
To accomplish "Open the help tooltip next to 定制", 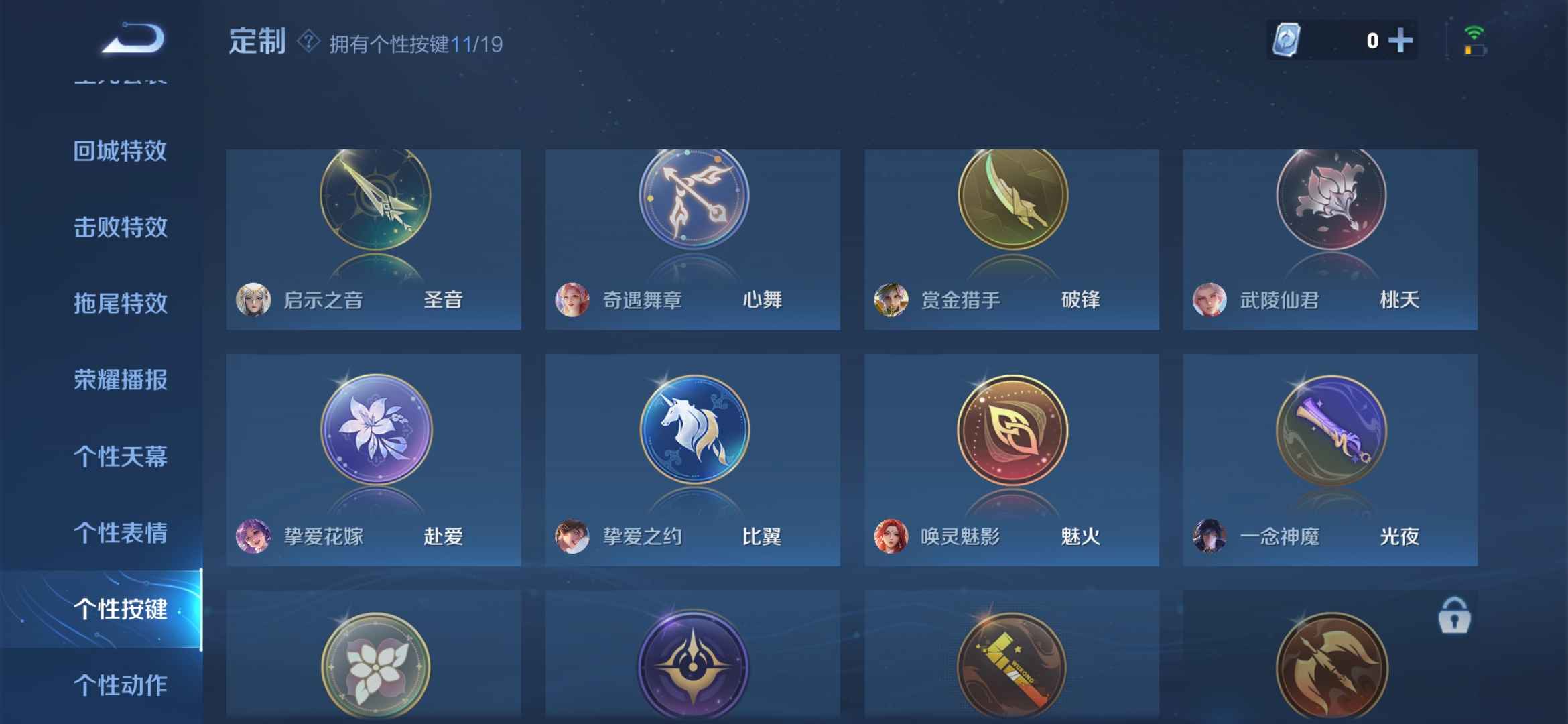I will click(308, 43).
